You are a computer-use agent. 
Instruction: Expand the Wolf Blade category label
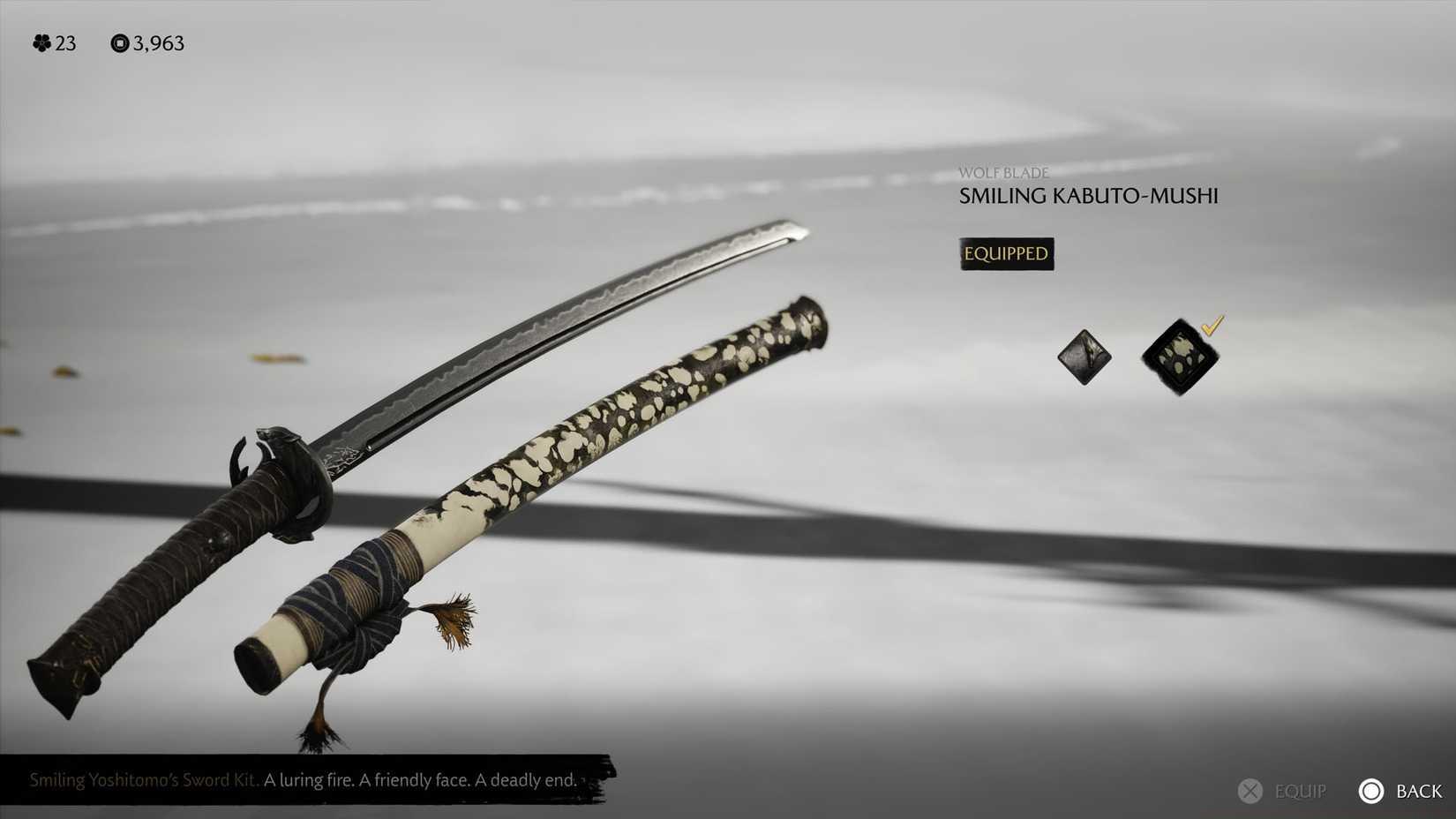[1003, 173]
